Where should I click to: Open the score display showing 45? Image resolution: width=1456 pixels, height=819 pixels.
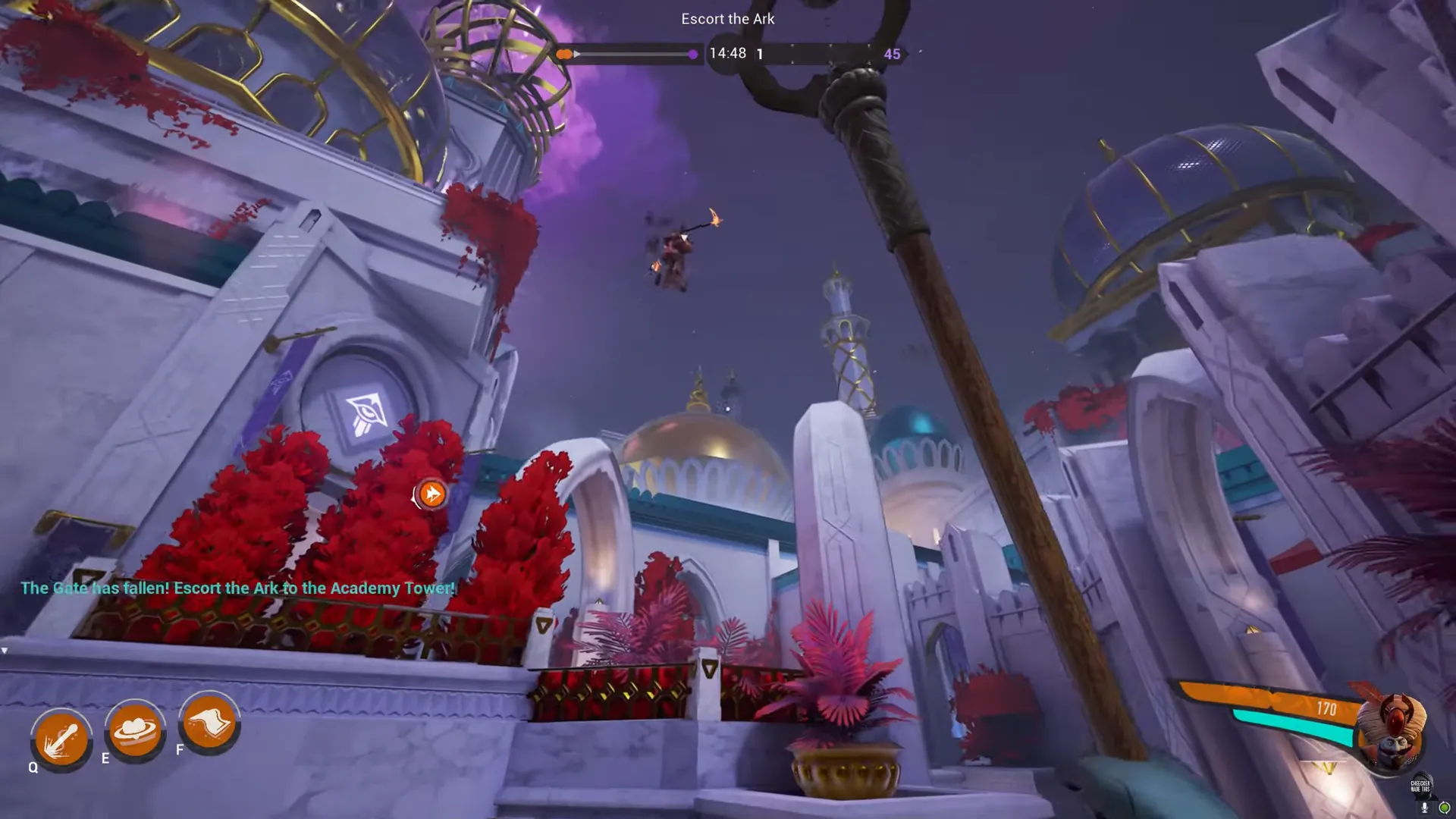pos(892,54)
